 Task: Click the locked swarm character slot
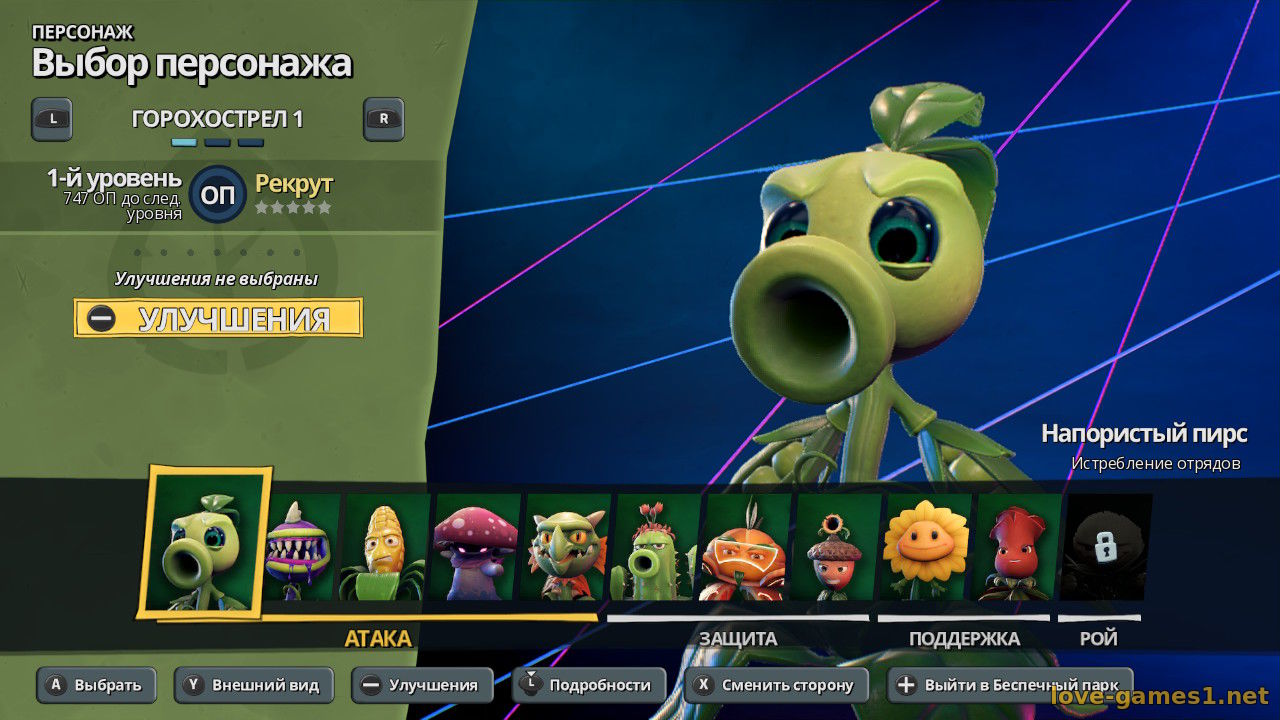click(x=1104, y=548)
